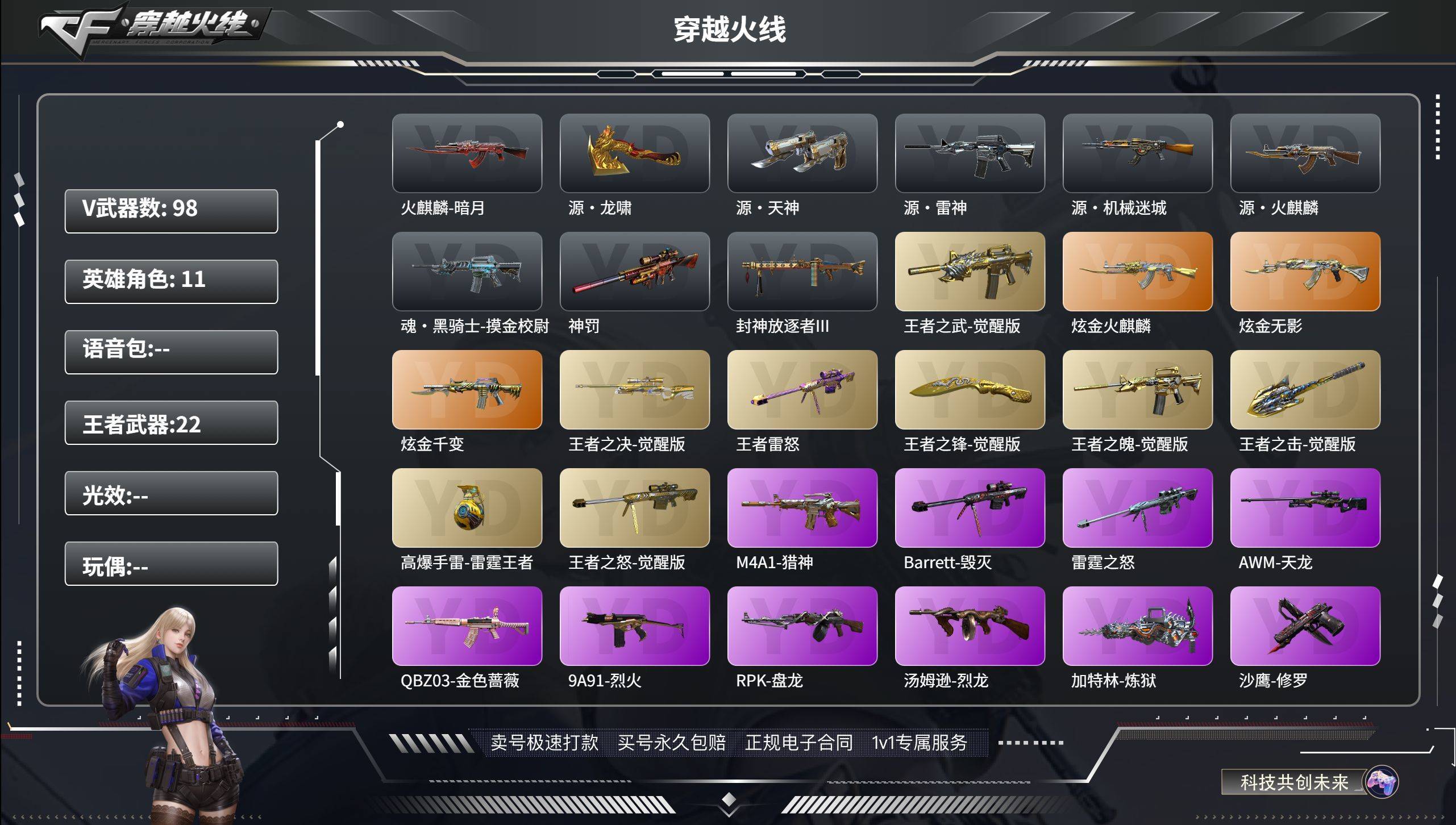This screenshot has height=825, width=1456.
Task: Click the 高爆手雷-雷霆王者 grenade icon
Action: tap(467, 507)
